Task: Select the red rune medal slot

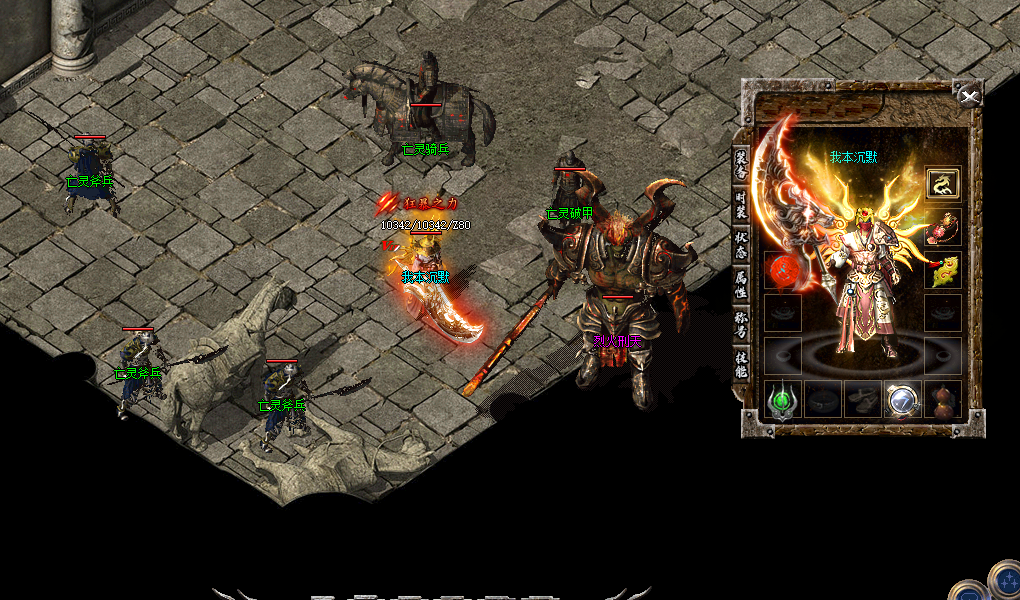Action: tap(782, 271)
